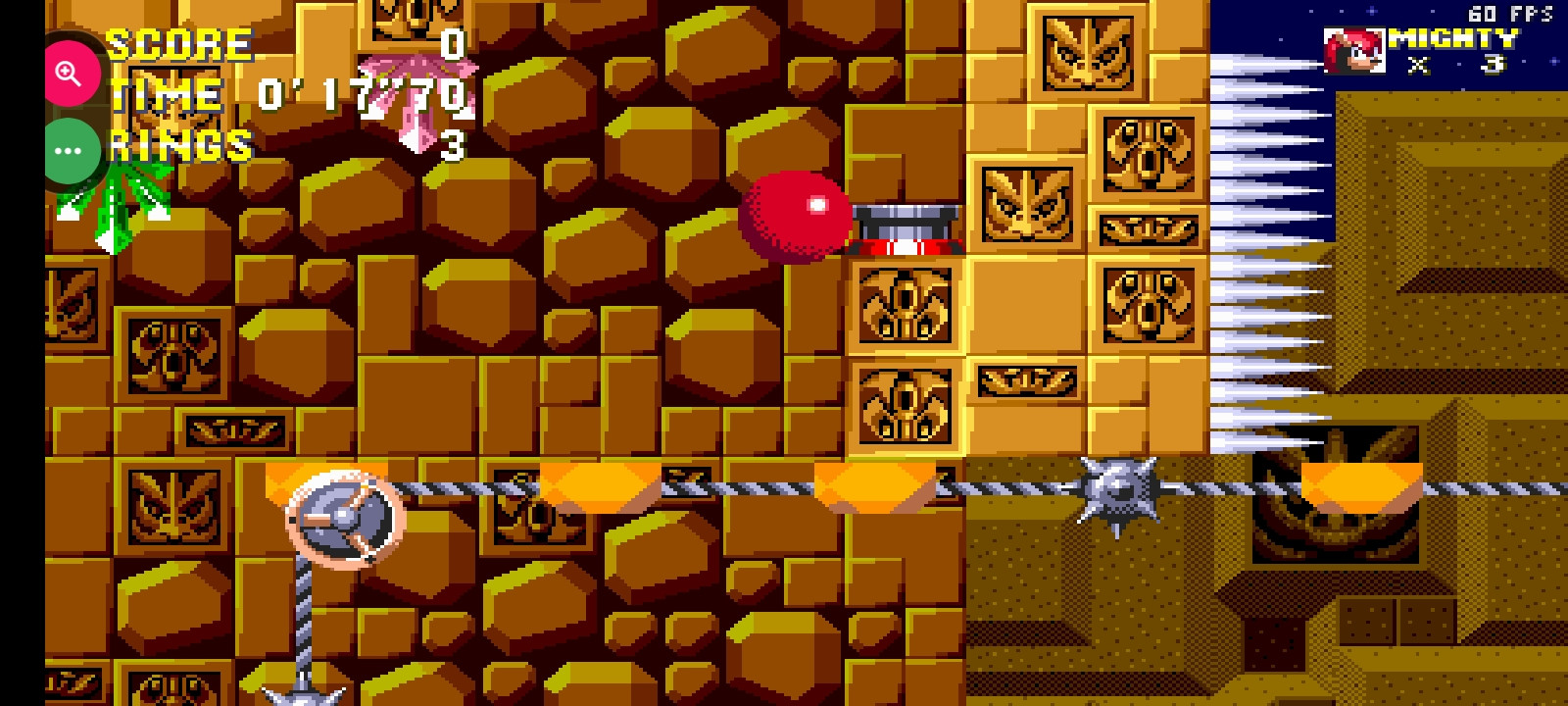Select the SCORE label in the HUD
1568x706 pixels.
176,42
